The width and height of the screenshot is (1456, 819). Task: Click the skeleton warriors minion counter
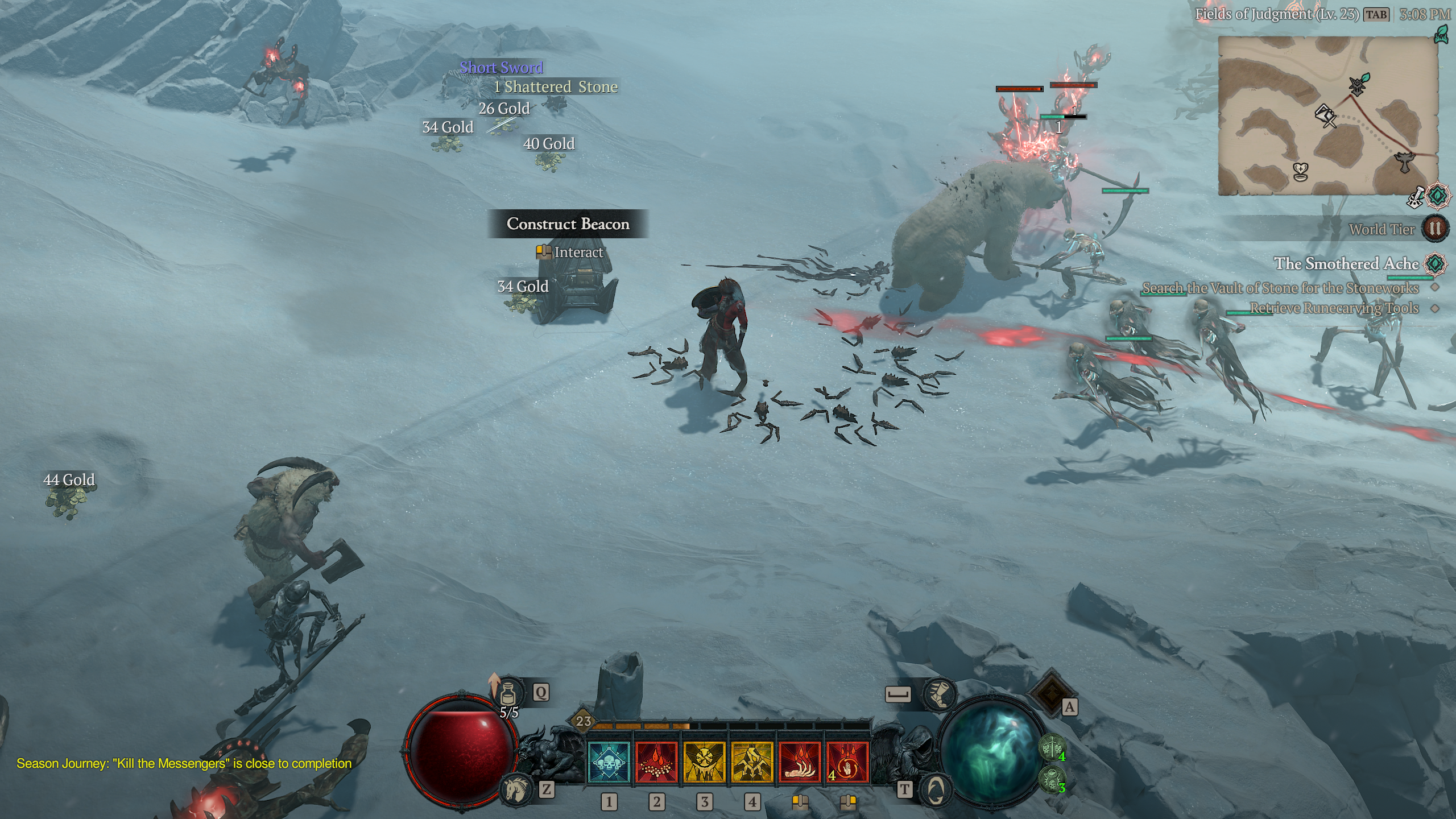point(1053,747)
